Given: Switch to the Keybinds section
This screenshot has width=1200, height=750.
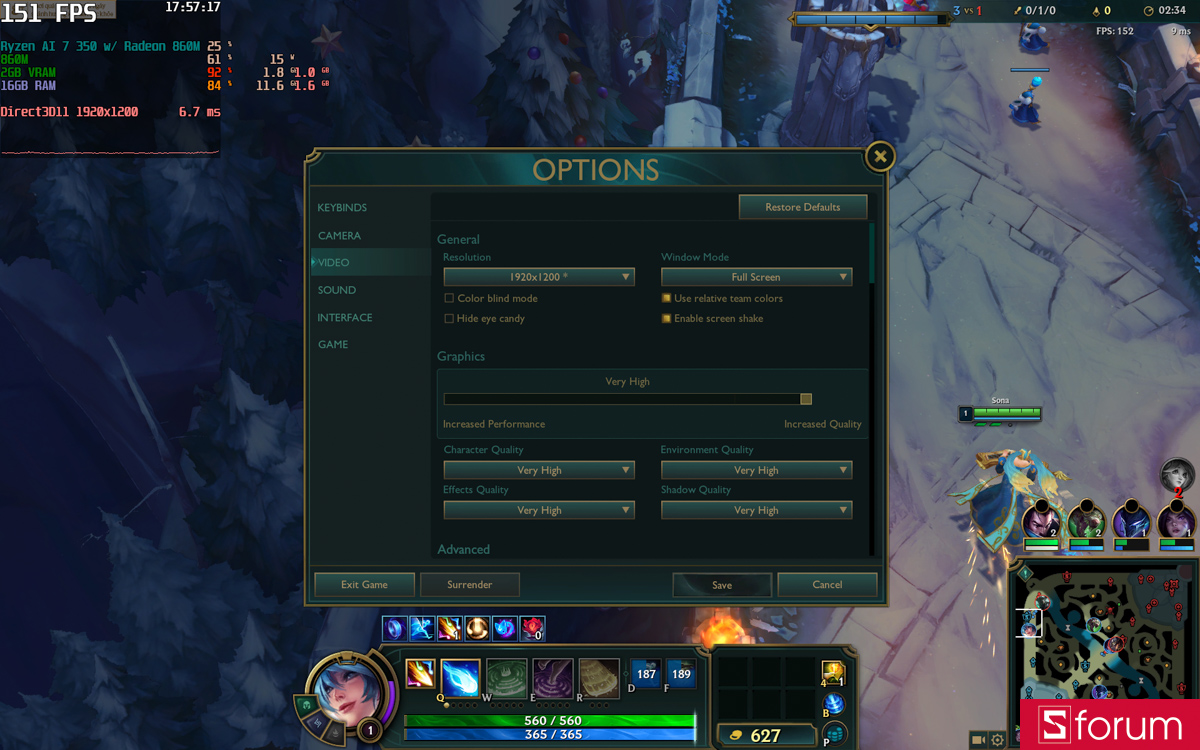Looking at the screenshot, I should (x=342, y=208).
